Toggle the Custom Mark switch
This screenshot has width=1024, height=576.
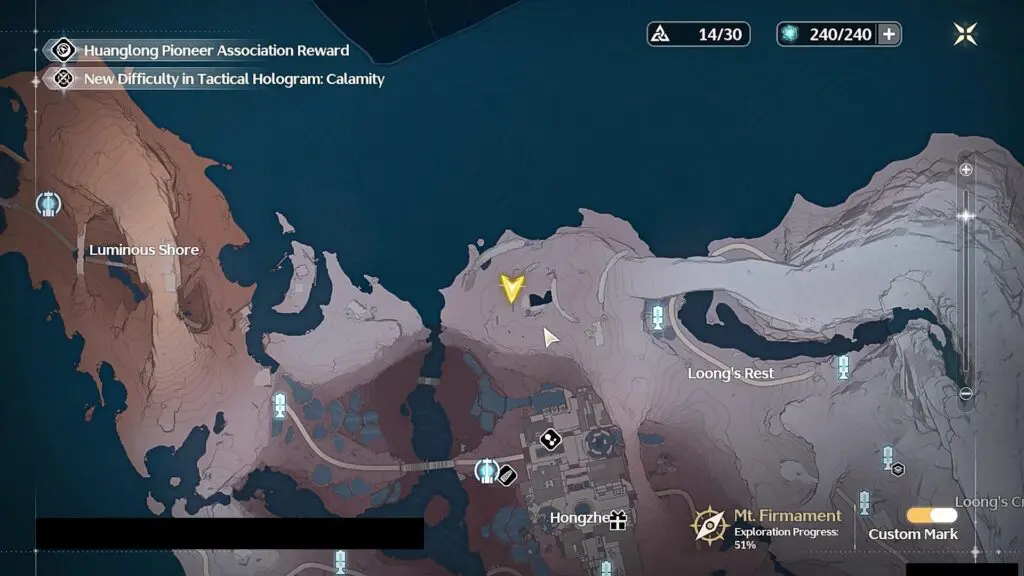pos(931,515)
